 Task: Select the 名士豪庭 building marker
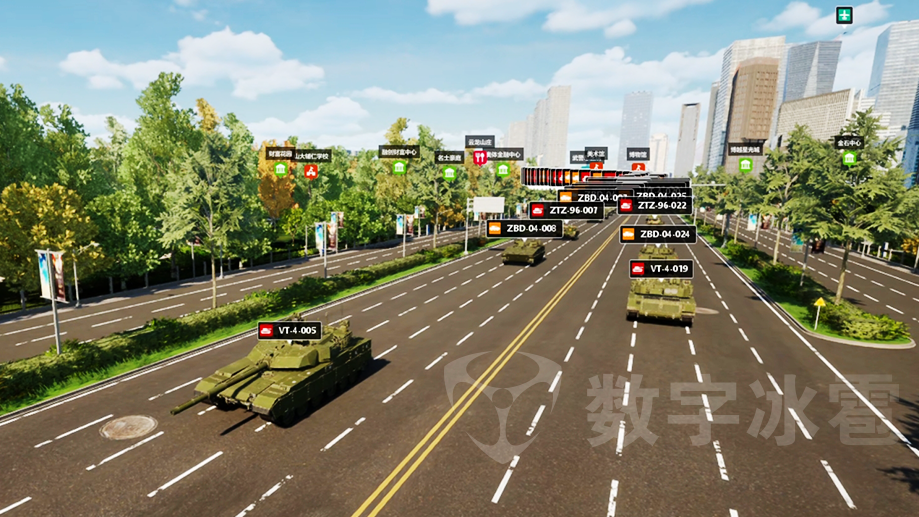coord(450,172)
